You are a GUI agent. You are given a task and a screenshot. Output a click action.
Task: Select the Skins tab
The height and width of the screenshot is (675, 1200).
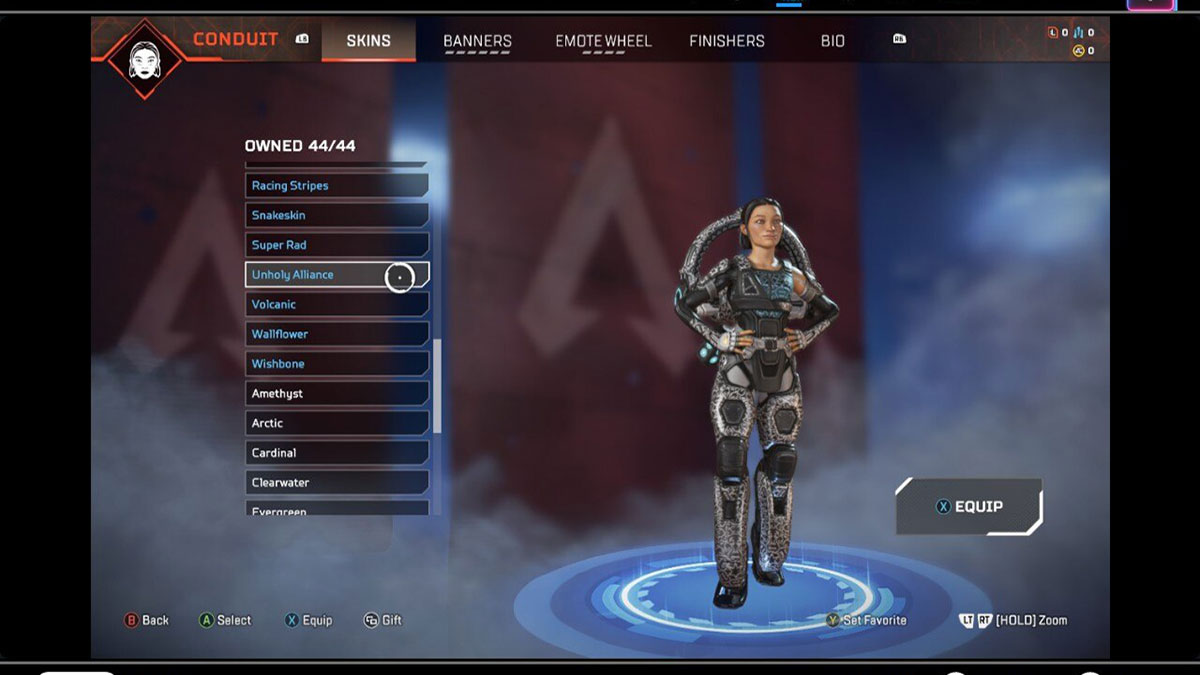coord(368,41)
